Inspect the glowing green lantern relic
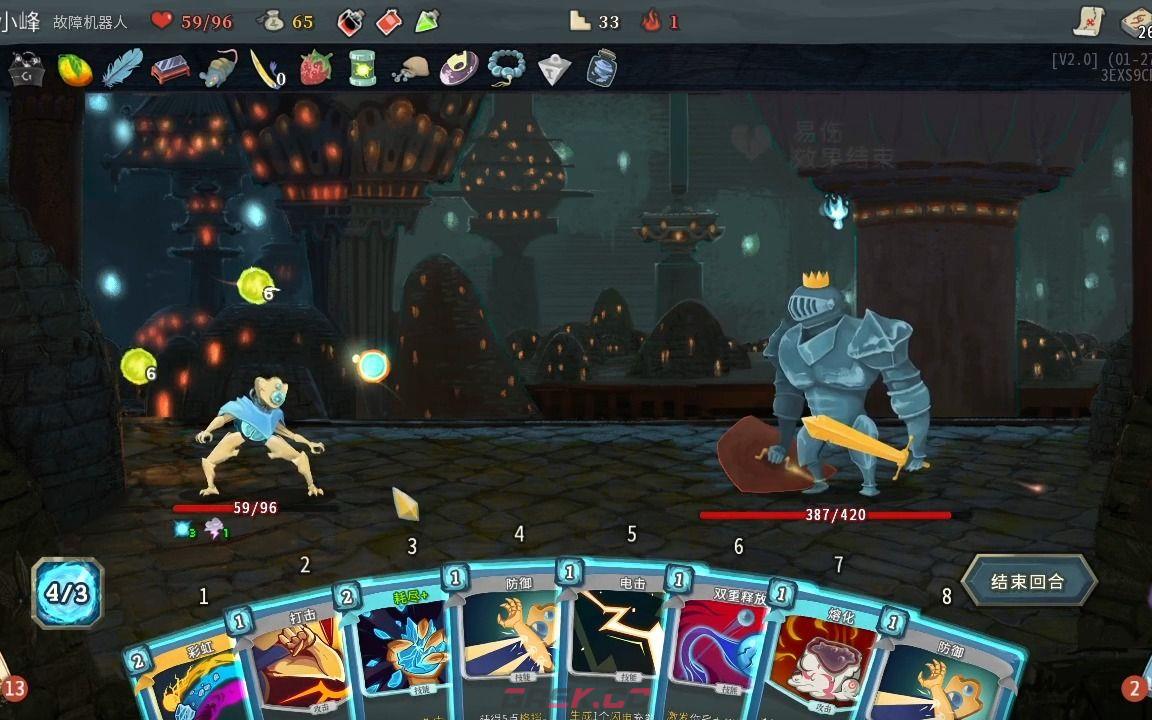The image size is (1152, 720). [x=363, y=69]
